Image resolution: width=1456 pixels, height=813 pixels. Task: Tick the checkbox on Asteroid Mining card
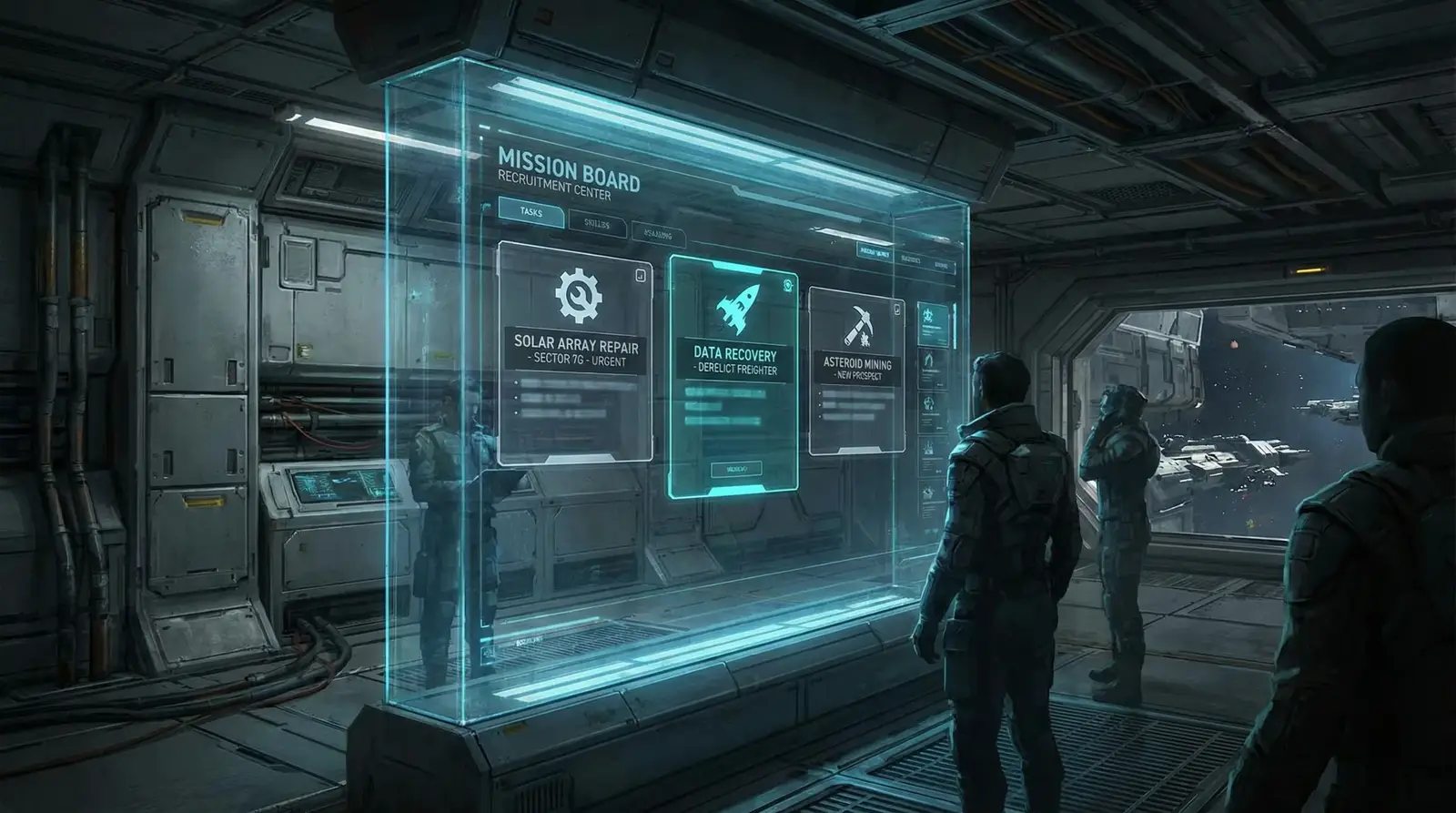coord(896,310)
